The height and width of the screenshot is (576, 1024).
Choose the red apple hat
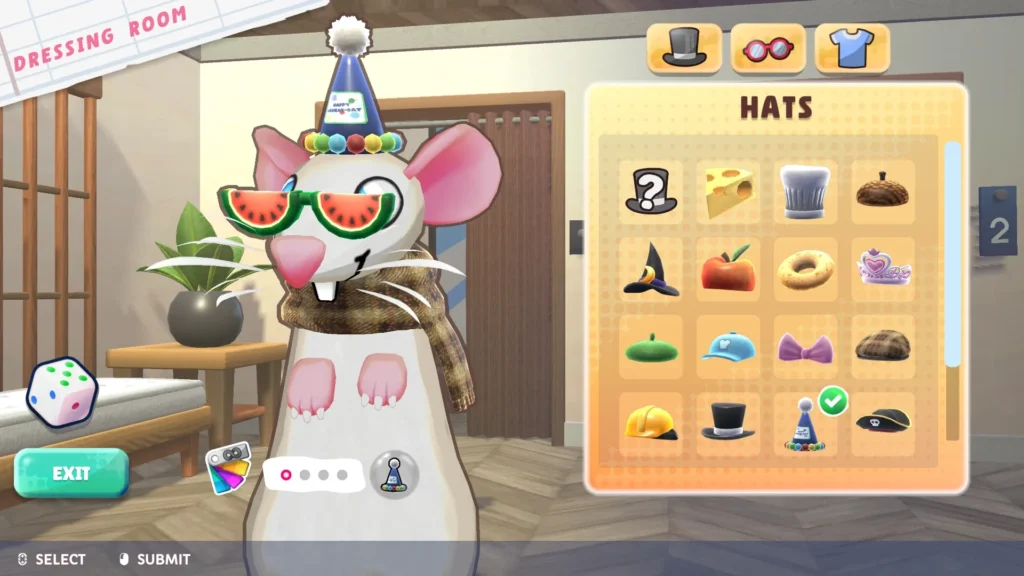(x=727, y=270)
